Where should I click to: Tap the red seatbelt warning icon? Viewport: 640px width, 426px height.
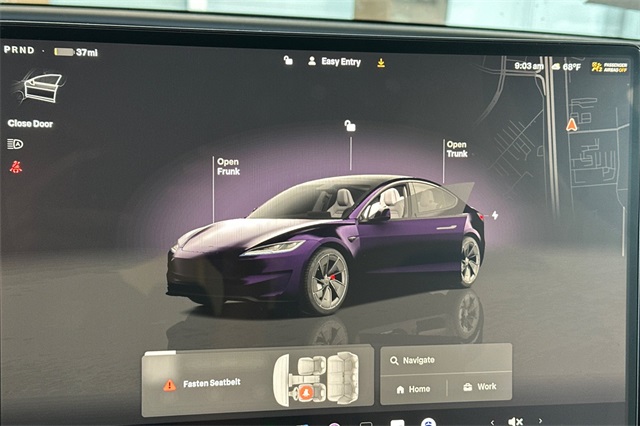pyautogui.click(x=15, y=166)
